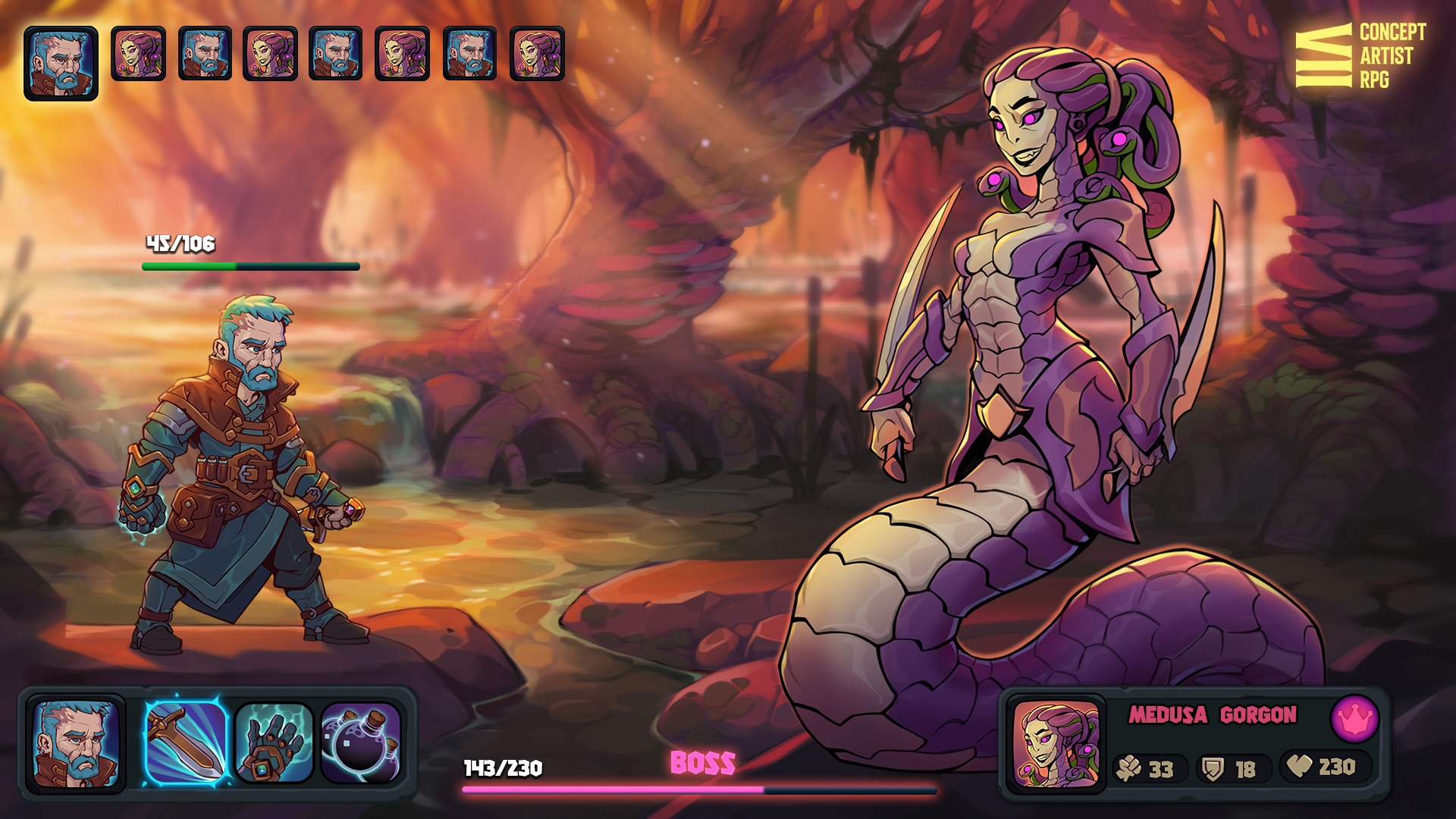Click the hero portrait beside the ability bar
1456x819 pixels.
[75, 745]
